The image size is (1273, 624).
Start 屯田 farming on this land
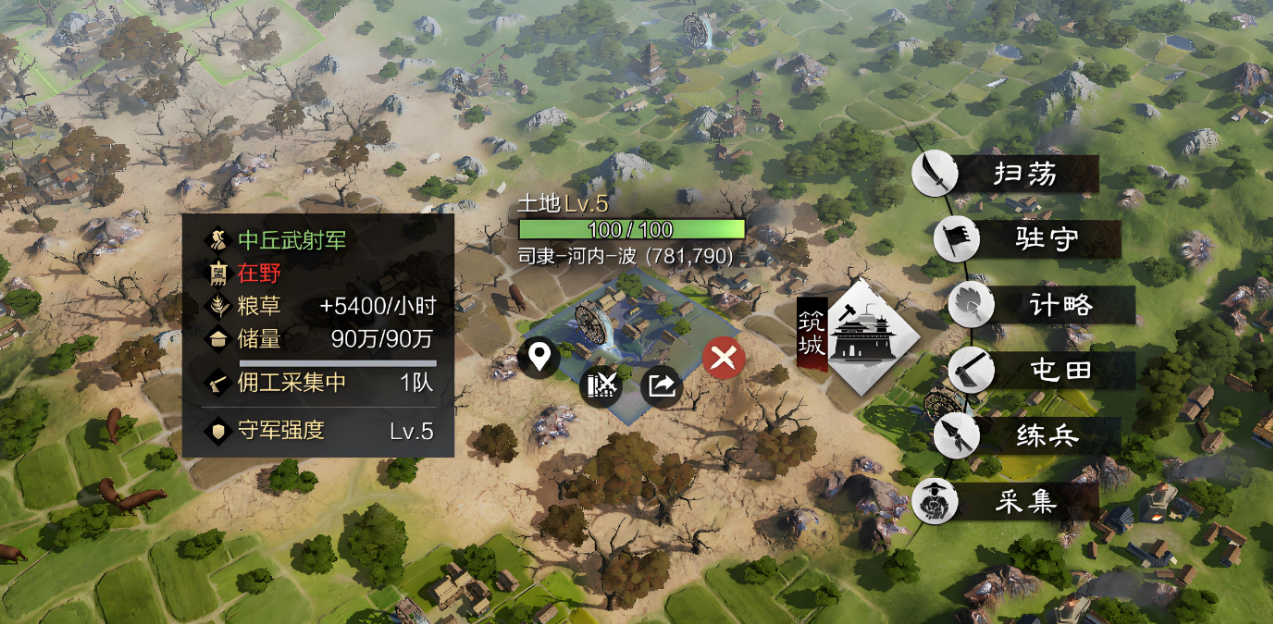[1040, 371]
